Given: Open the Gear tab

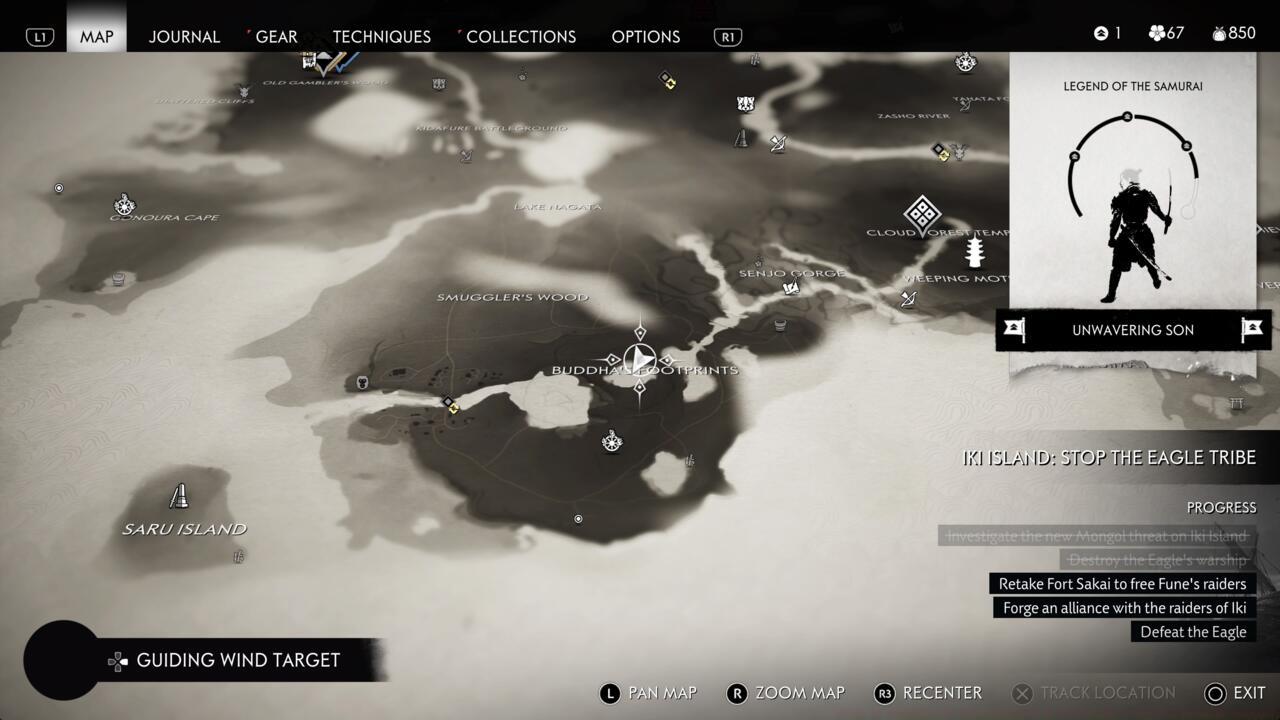Looking at the screenshot, I should (x=276, y=36).
